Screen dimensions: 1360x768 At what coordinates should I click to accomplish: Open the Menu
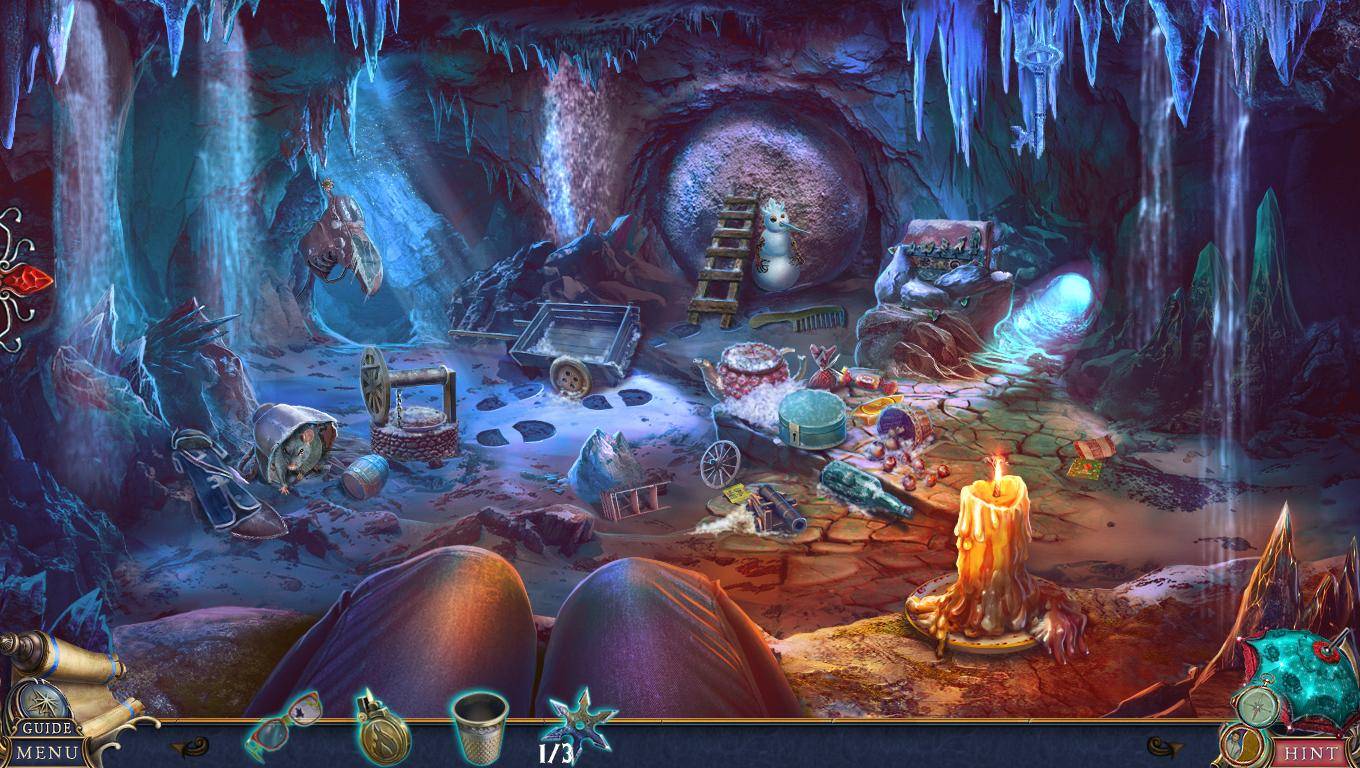(x=45, y=752)
